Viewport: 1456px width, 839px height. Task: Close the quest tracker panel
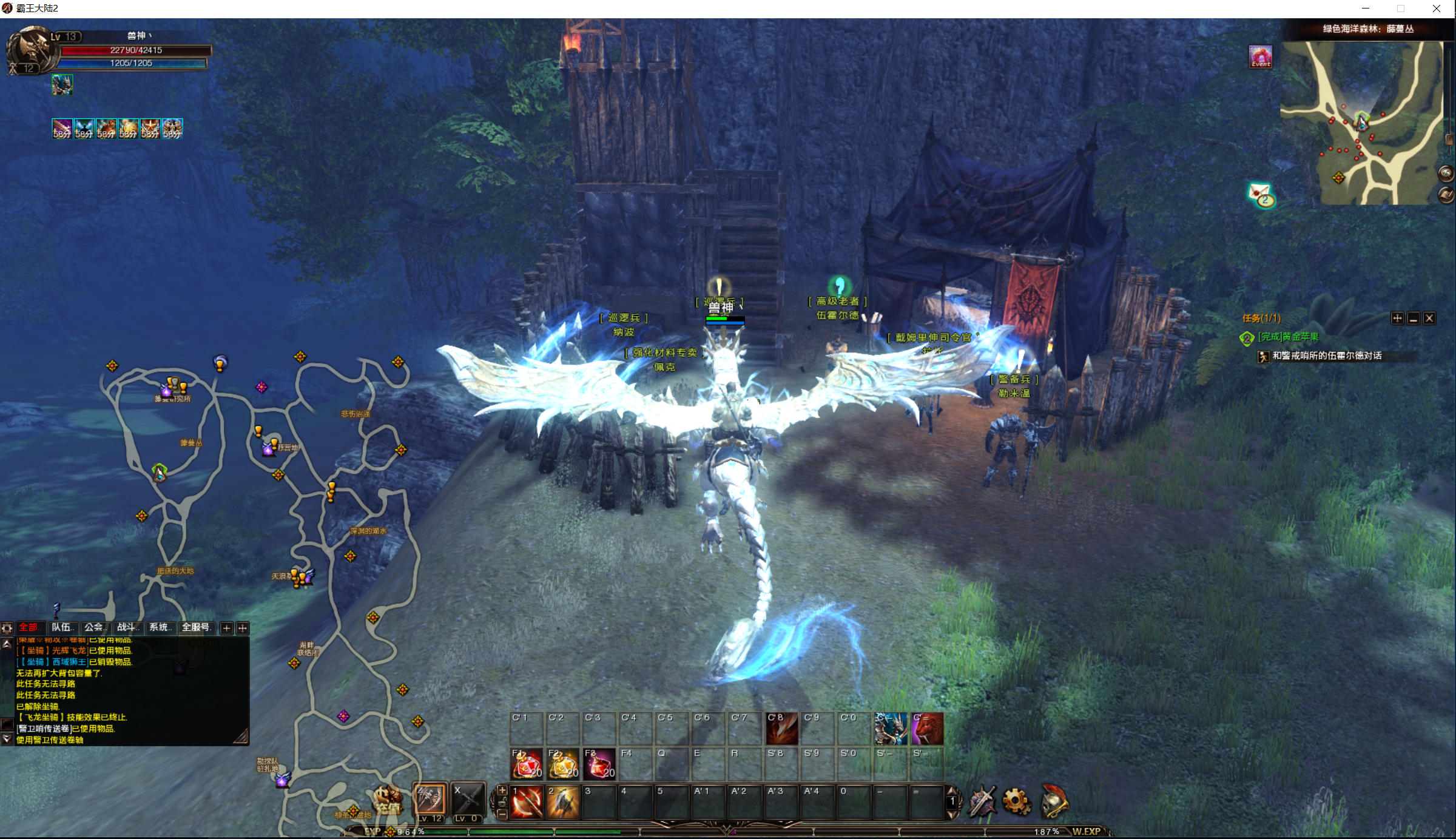pos(1429,318)
